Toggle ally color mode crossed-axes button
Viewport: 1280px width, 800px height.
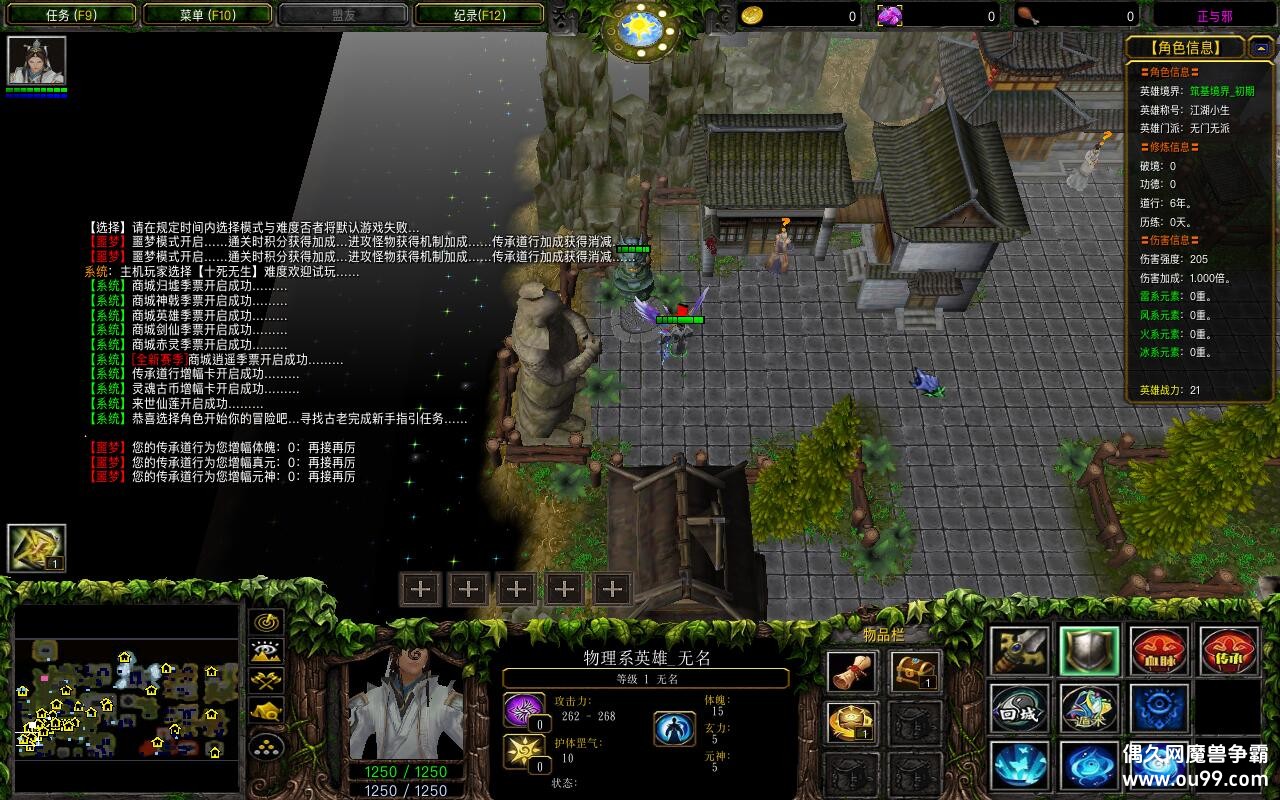267,682
